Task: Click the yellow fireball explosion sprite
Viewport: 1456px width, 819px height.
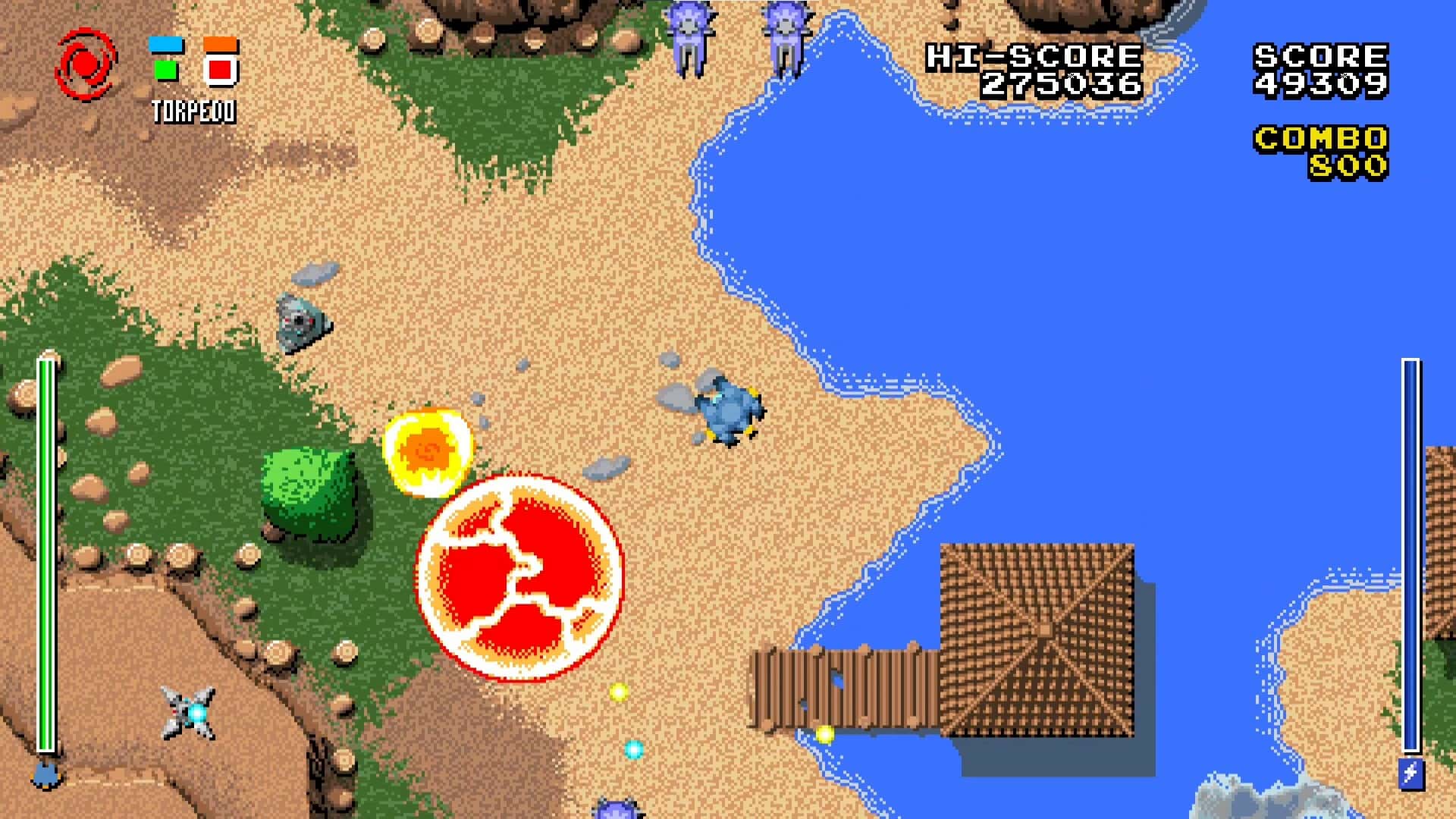Action: tap(428, 451)
